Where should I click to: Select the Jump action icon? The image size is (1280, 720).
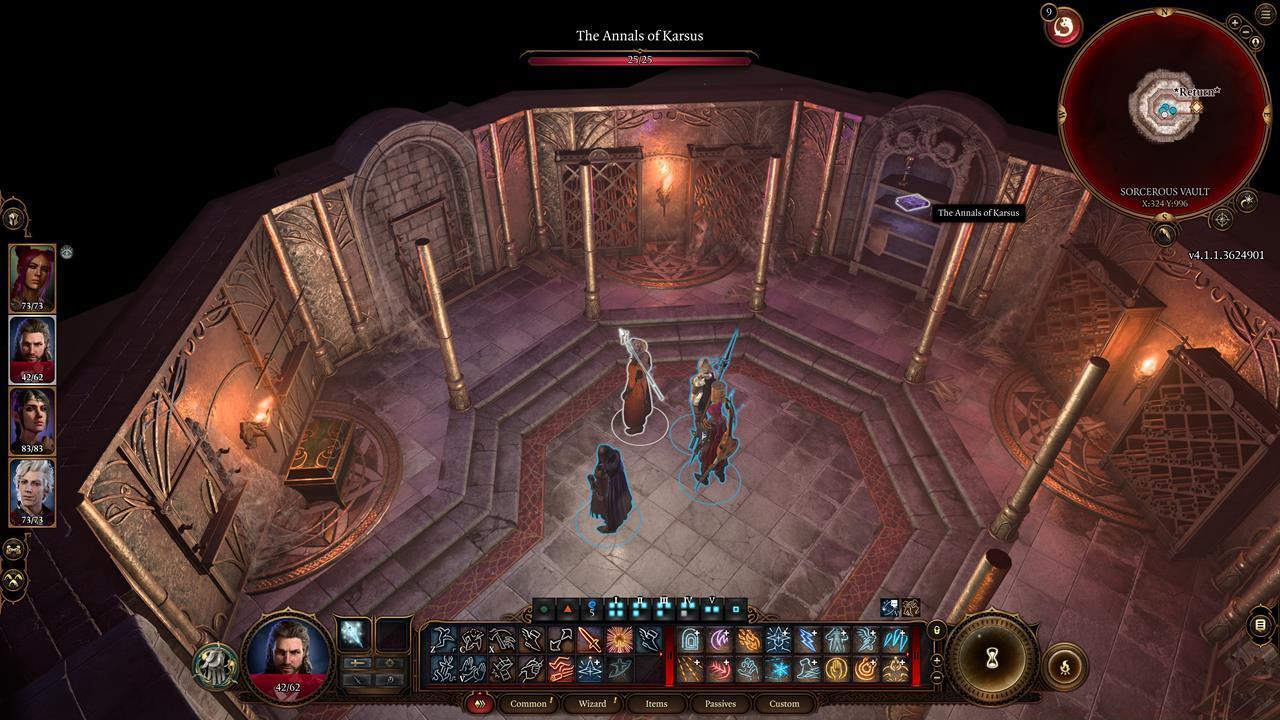pos(443,638)
